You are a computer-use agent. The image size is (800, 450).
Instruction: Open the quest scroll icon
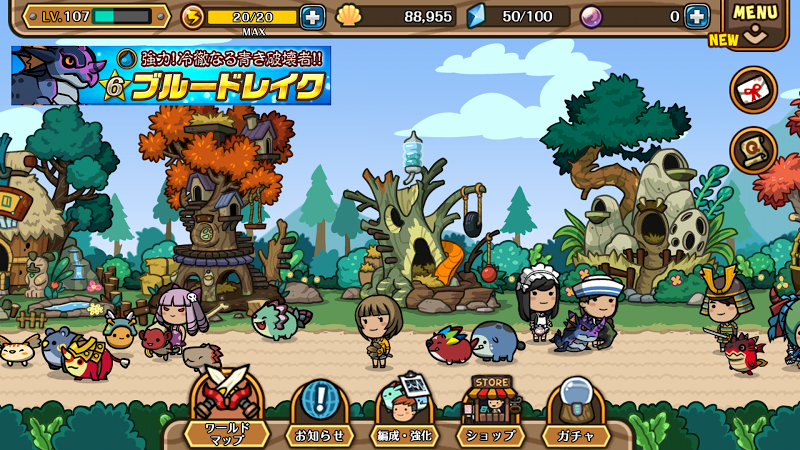754,151
